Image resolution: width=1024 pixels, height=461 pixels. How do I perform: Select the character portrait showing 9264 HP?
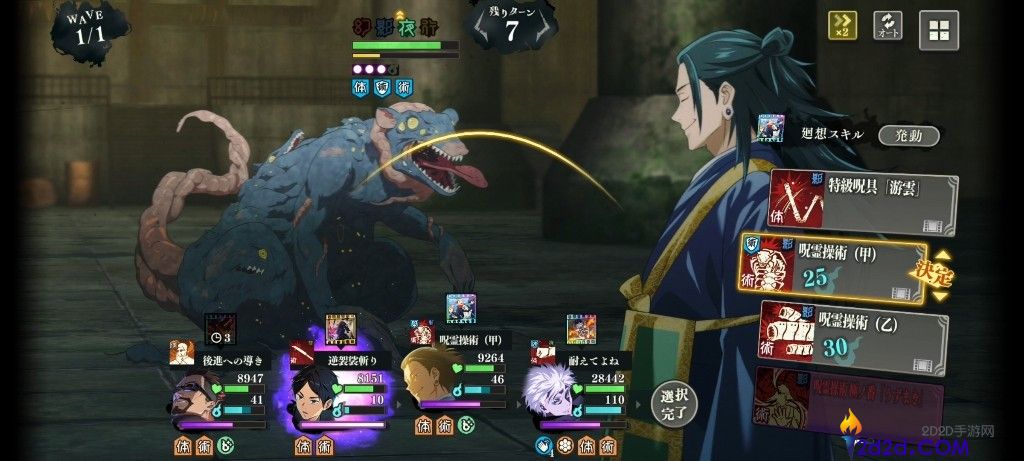coord(432,395)
